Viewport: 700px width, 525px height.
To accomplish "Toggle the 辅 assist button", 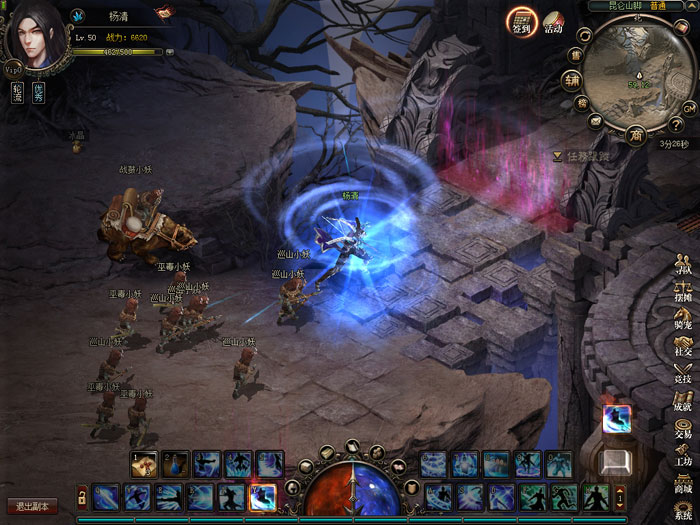I will click(x=572, y=80).
